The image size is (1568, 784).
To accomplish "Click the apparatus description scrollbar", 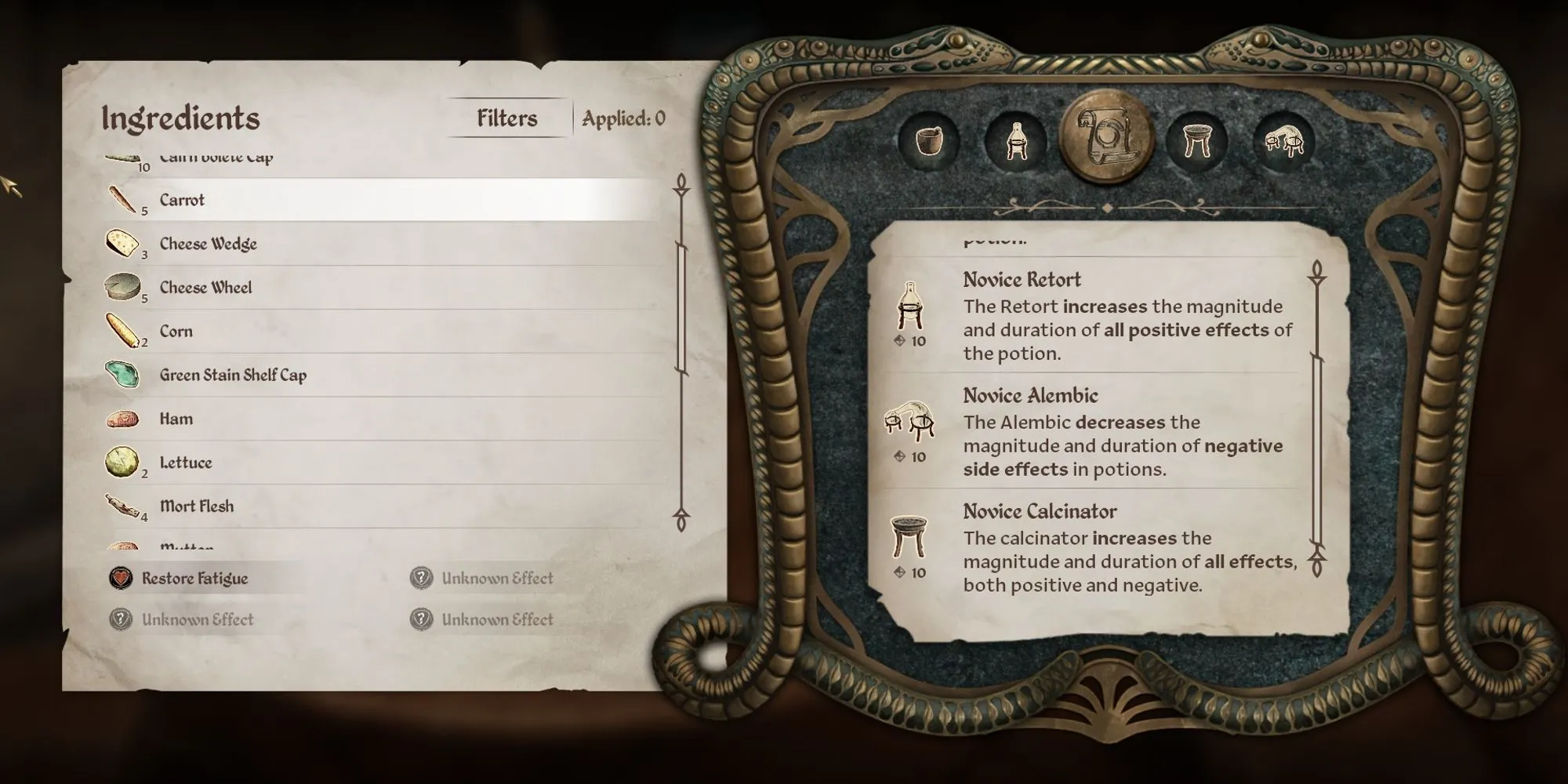I will [x=1317, y=451].
